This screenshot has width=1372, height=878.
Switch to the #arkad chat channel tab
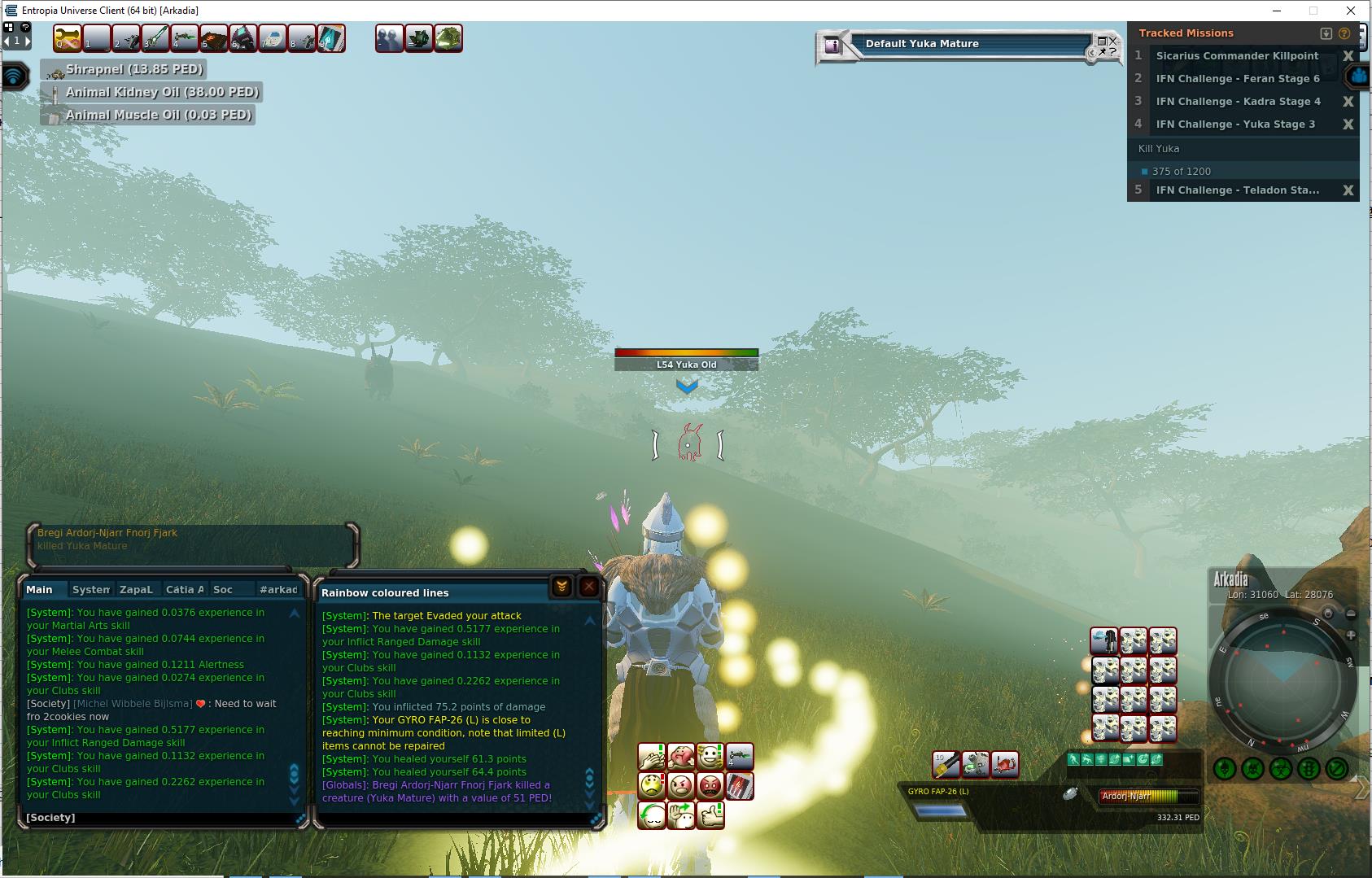click(x=278, y=590)
